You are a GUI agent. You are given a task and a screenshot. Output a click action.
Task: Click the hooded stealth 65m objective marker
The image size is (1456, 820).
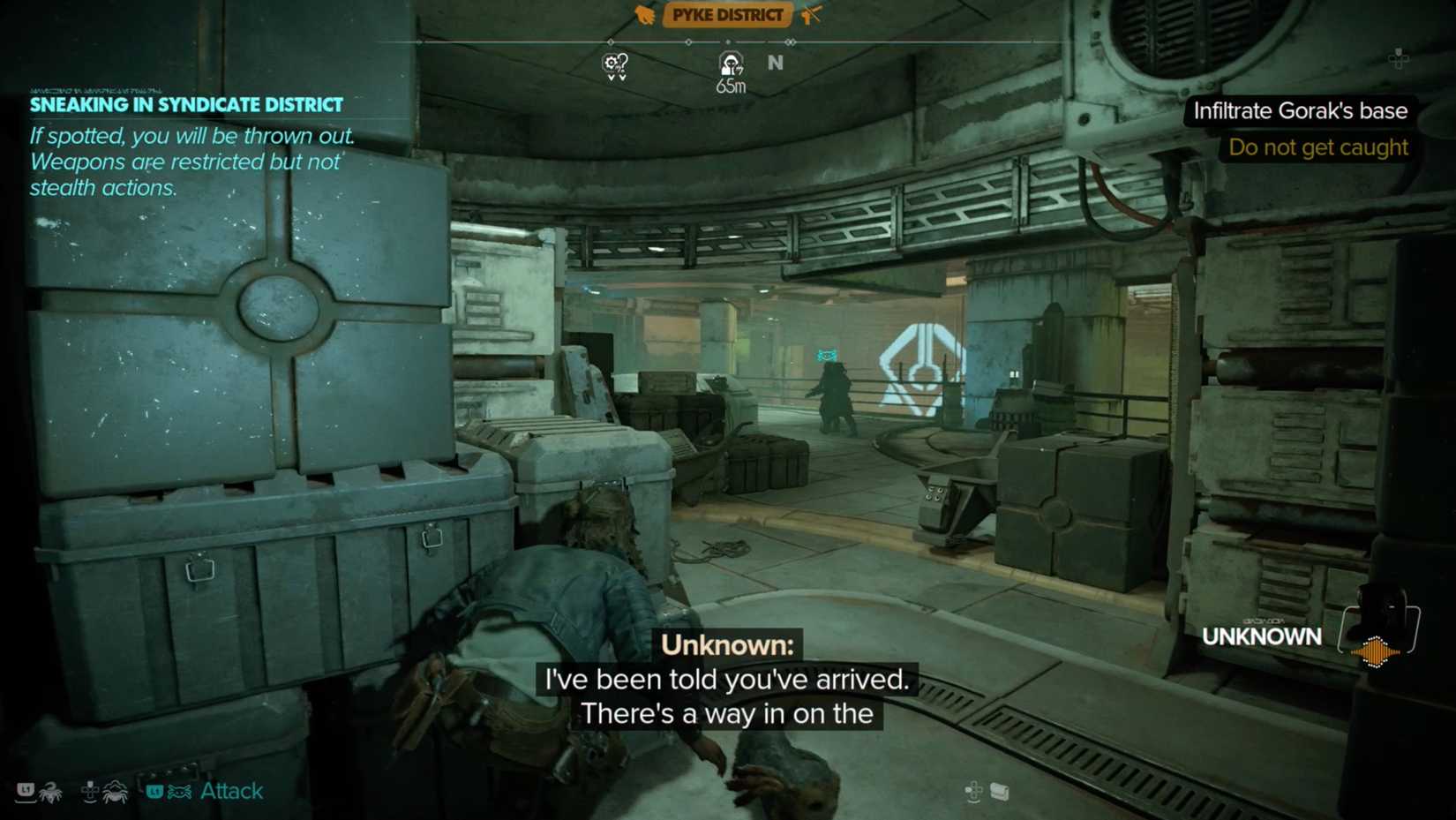[x=731, y=65]
